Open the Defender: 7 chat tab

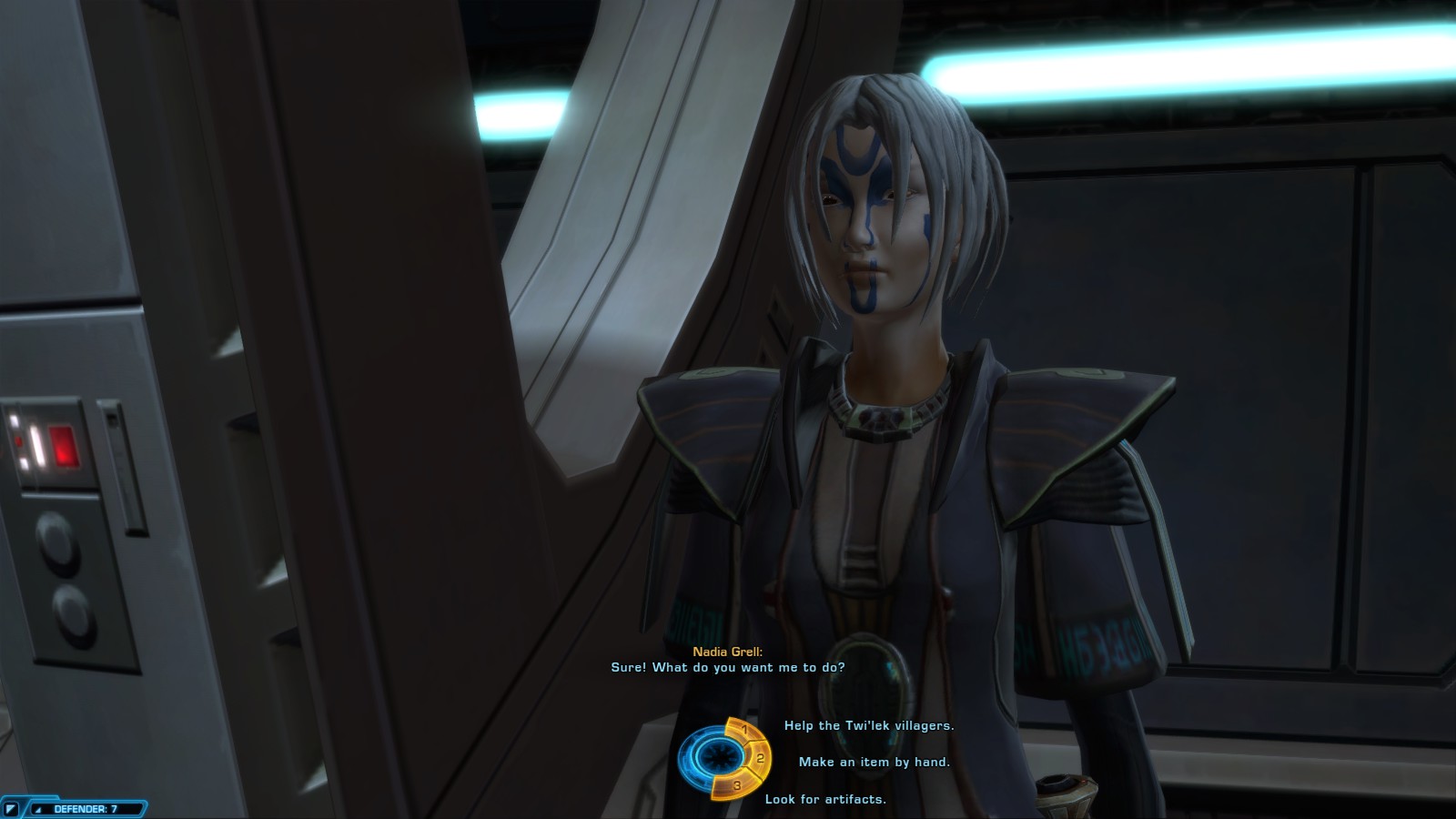point(85,808)
